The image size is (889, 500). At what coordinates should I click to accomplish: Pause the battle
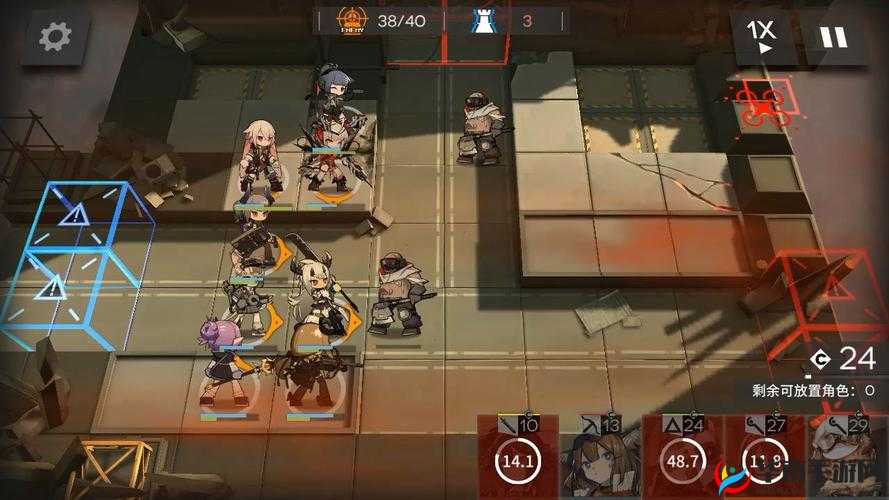point(832,37)
